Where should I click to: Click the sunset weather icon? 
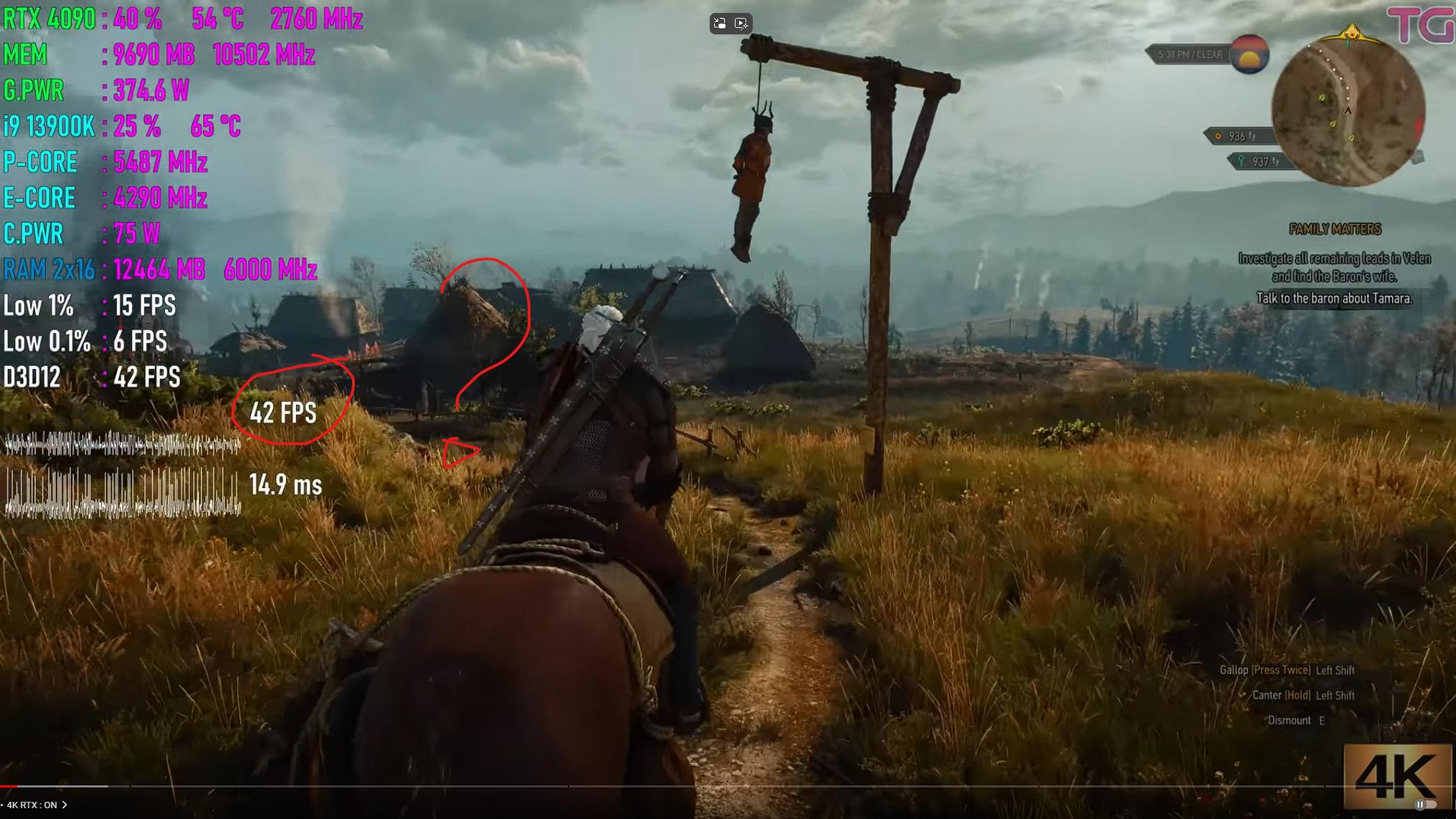click(1250, 54)
